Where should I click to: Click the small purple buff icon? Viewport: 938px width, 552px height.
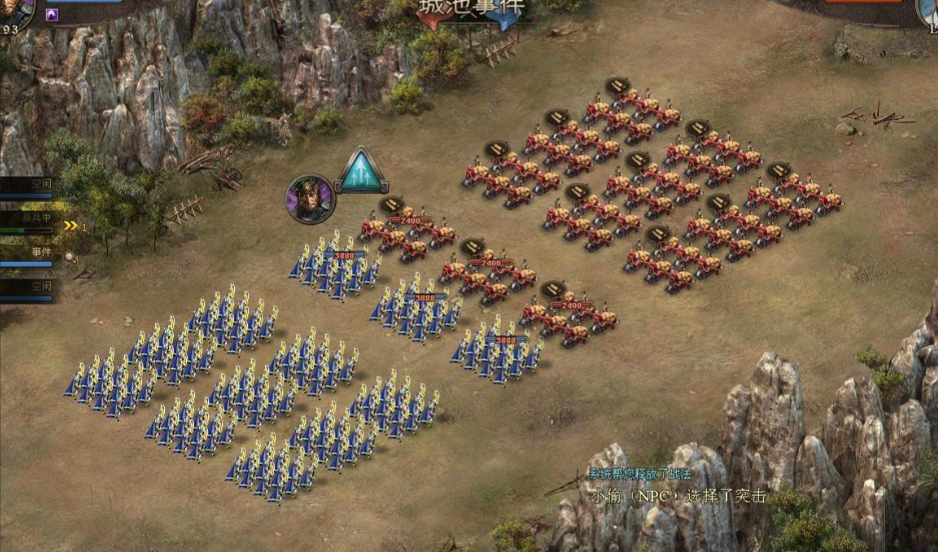tap(52, 15)
